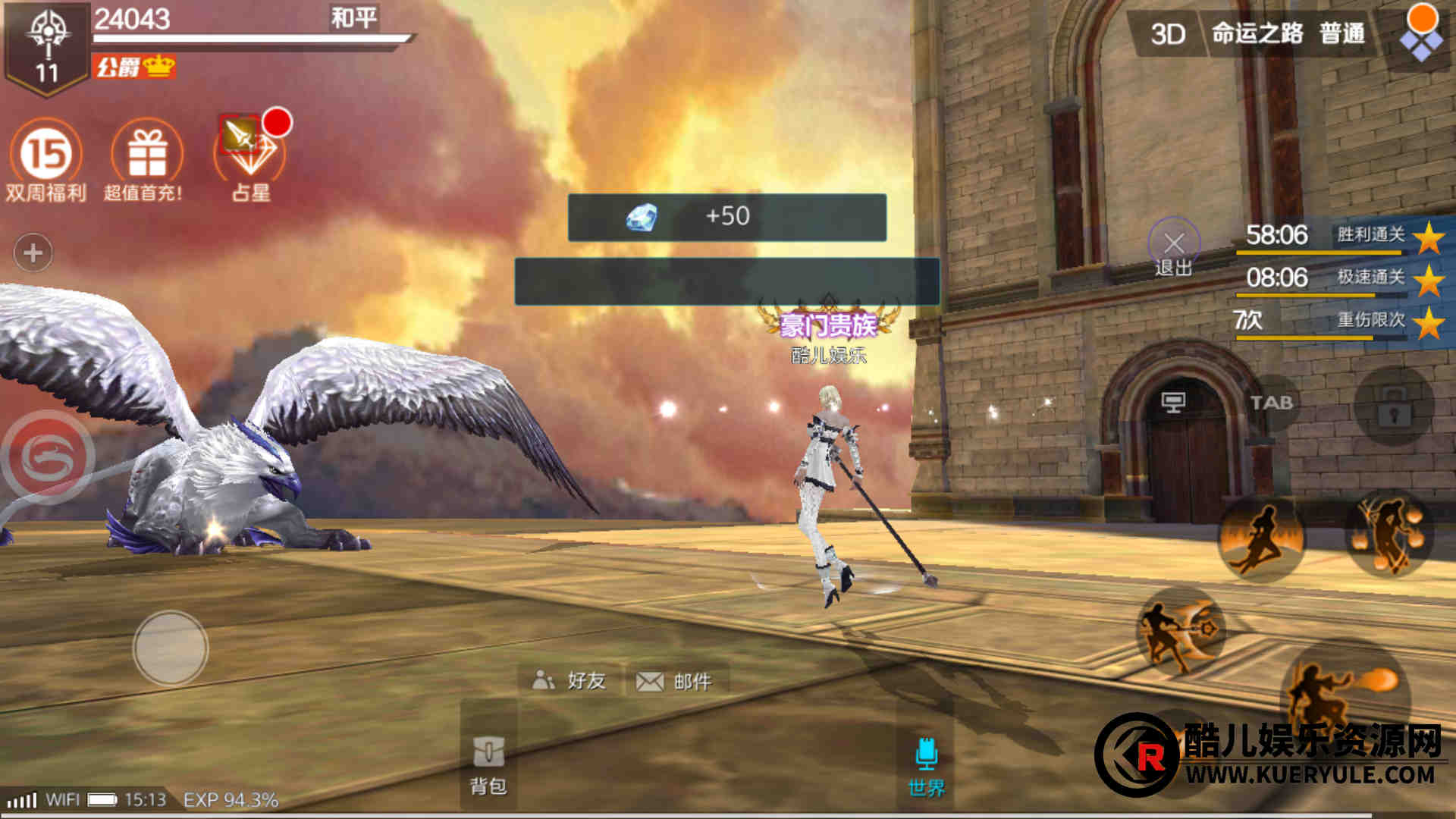Open the 邮件 mail inbox
Screen dimensions: 1456x819
click(x=675, y=681)
